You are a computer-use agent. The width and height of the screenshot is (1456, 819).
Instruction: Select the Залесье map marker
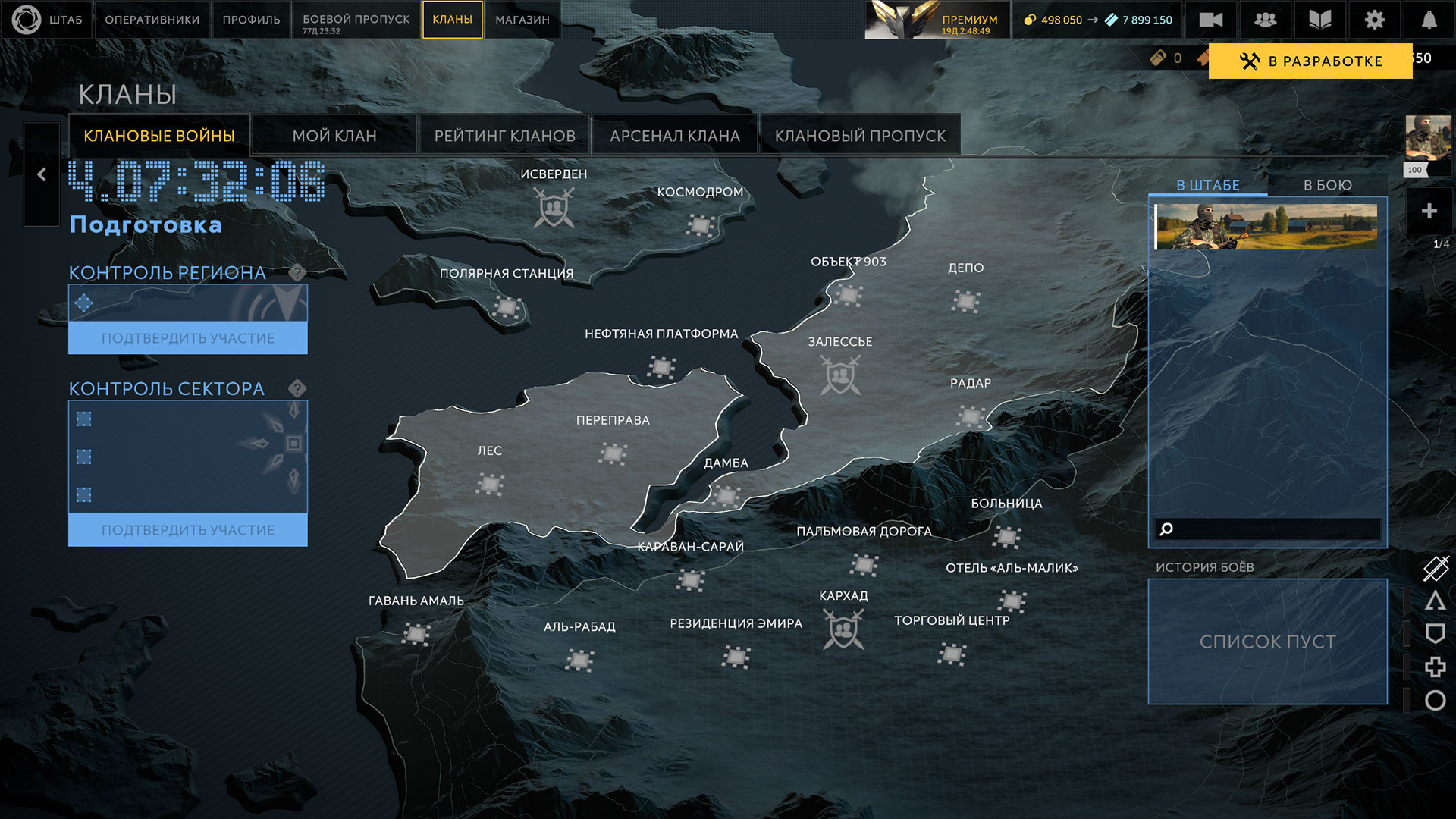click(x=840, y=375)
